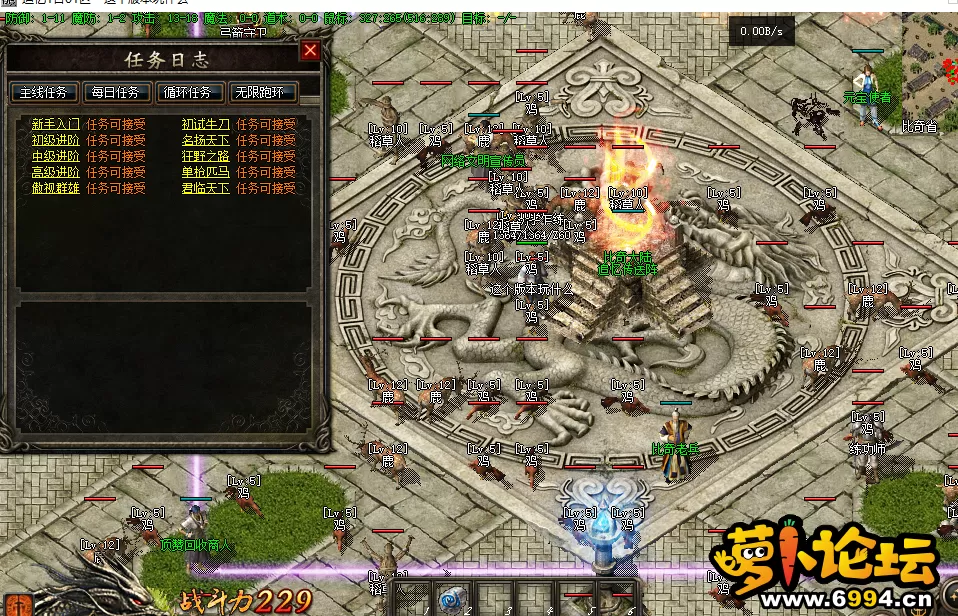Select the 初级进阶 quest link
958x616 pixels.
coord(55,141)
